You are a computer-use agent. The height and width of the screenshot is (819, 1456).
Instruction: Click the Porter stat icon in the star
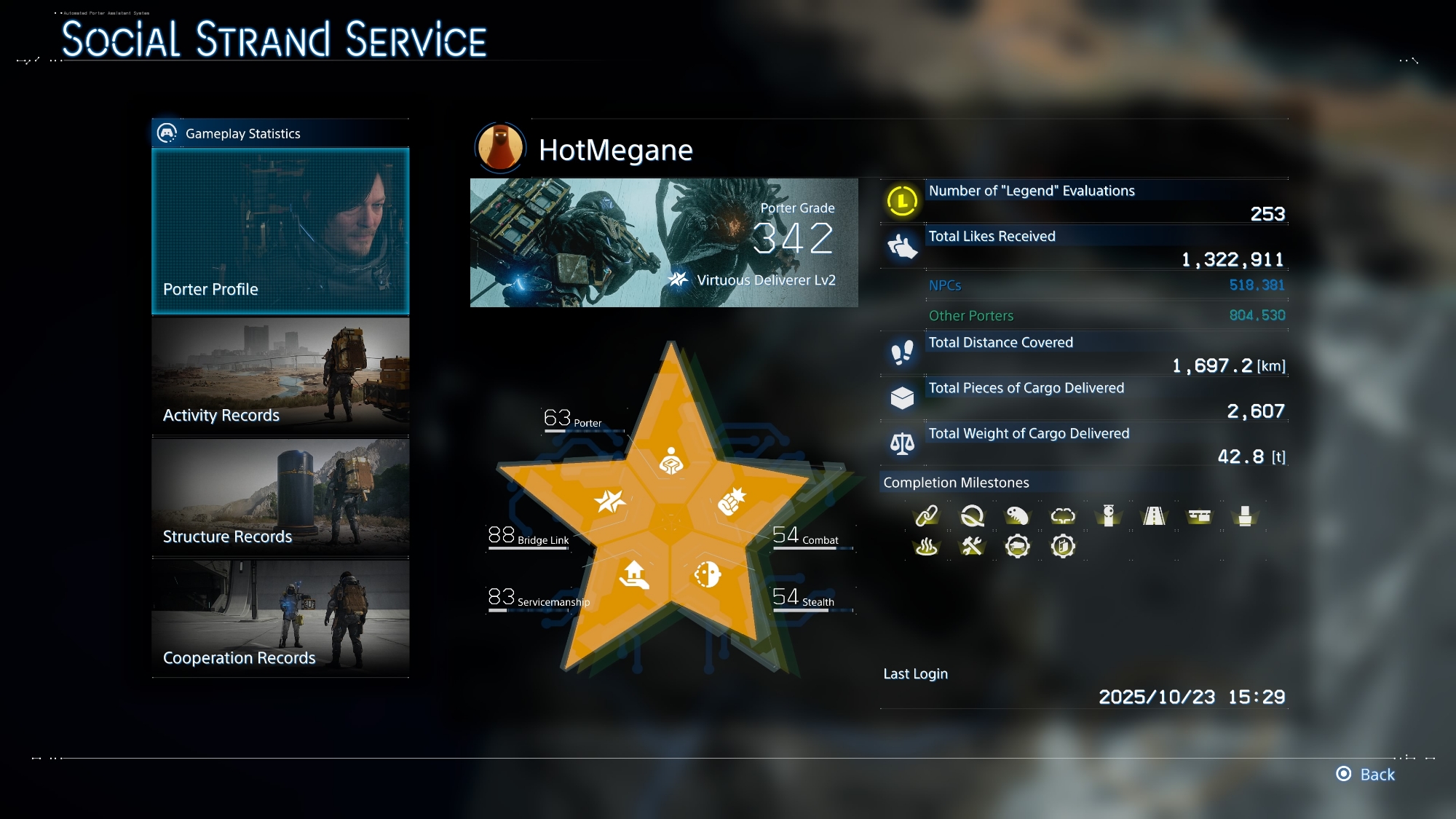pyautogui.click(x=671, y=461)
